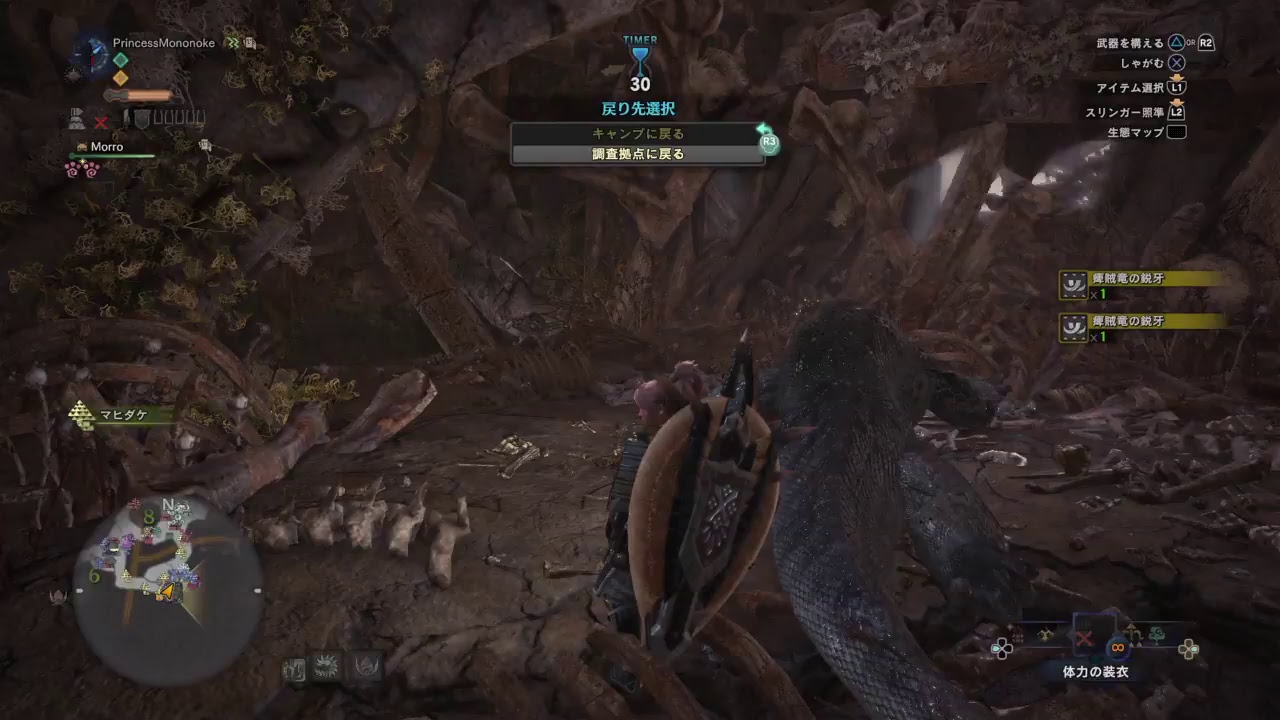Click the left D-pad icon in the item bar
Image resolution: width=1280 pixels, height=720 pixels.
[1001, 647]
